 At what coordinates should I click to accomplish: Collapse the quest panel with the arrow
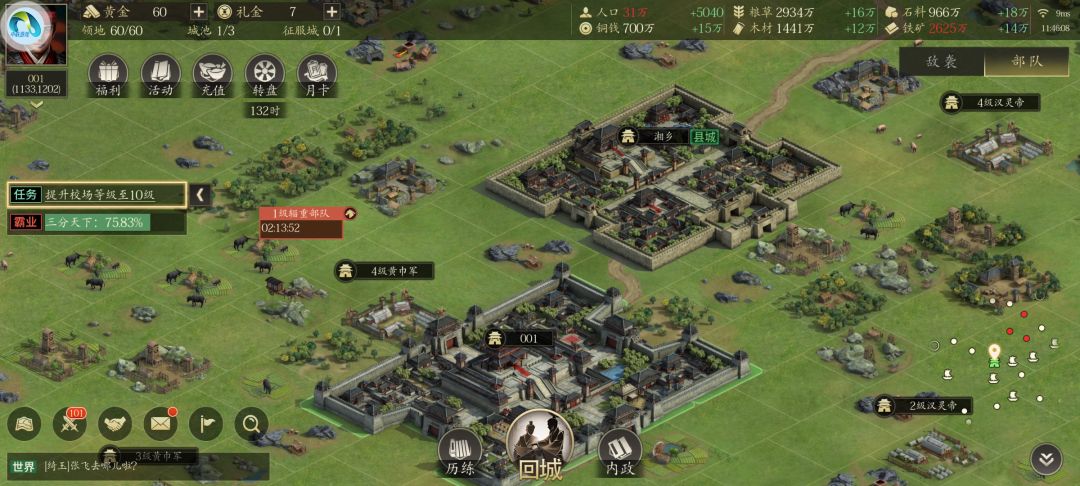click(201, 195)
